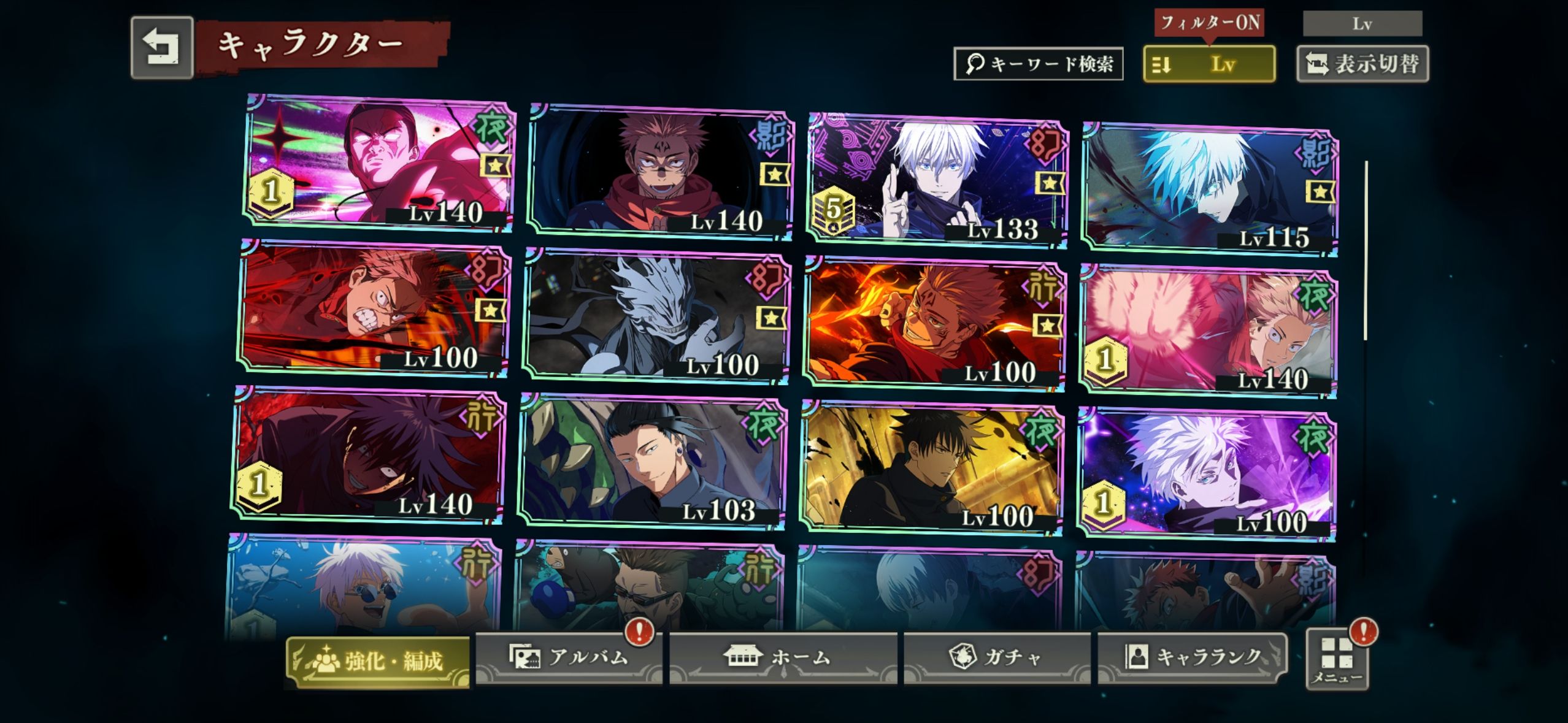
Task: Open the アルバム album tab
Action: coord(568,657)
